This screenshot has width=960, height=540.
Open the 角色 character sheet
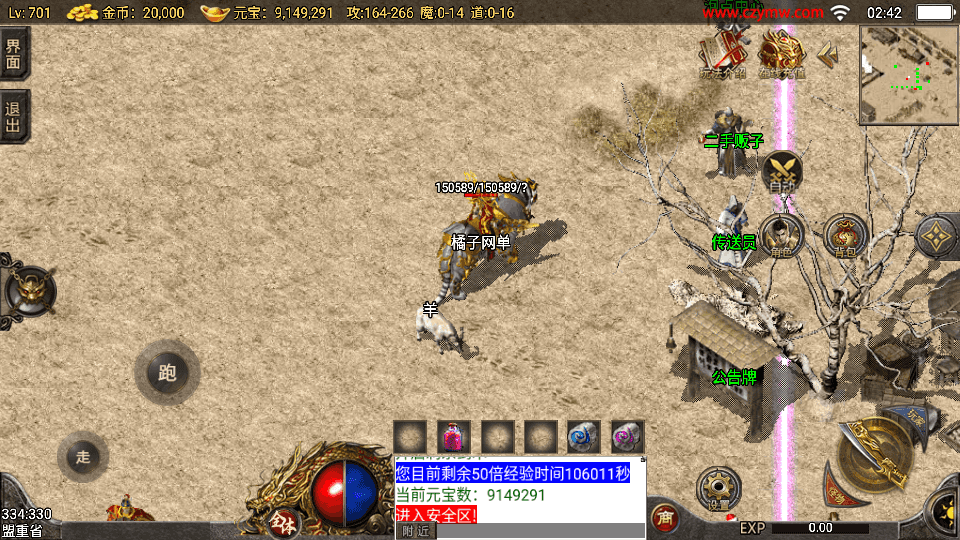tap(781, 236)
